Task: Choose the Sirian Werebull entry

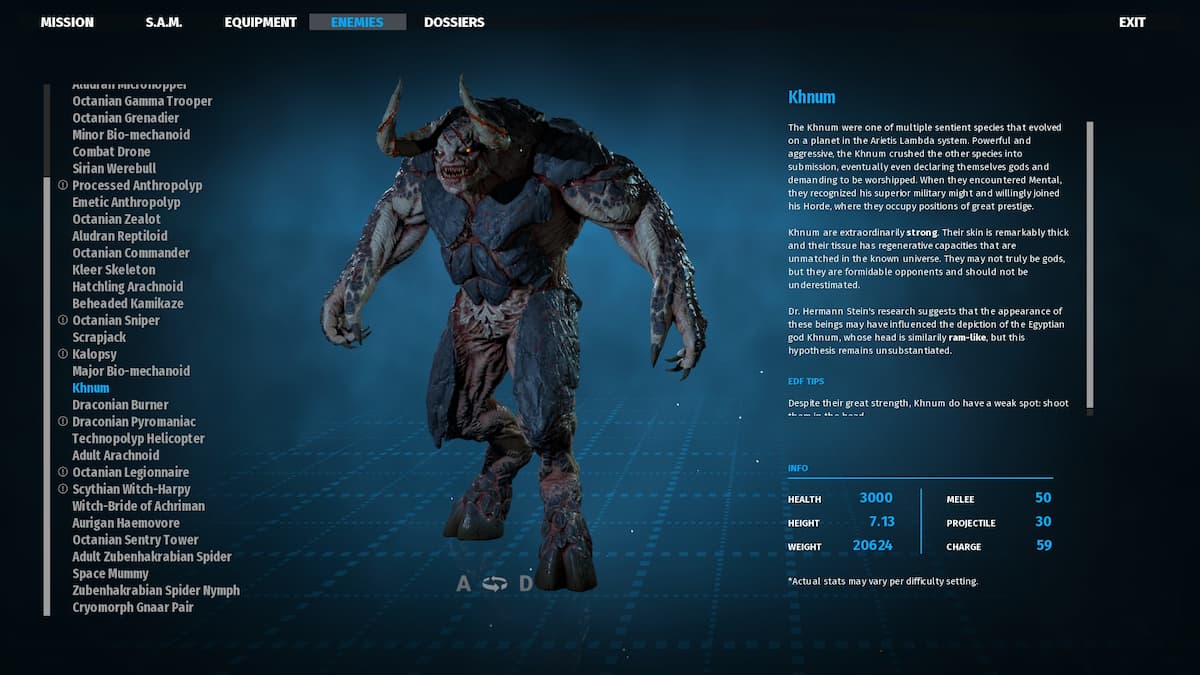Action: point(114,168)
